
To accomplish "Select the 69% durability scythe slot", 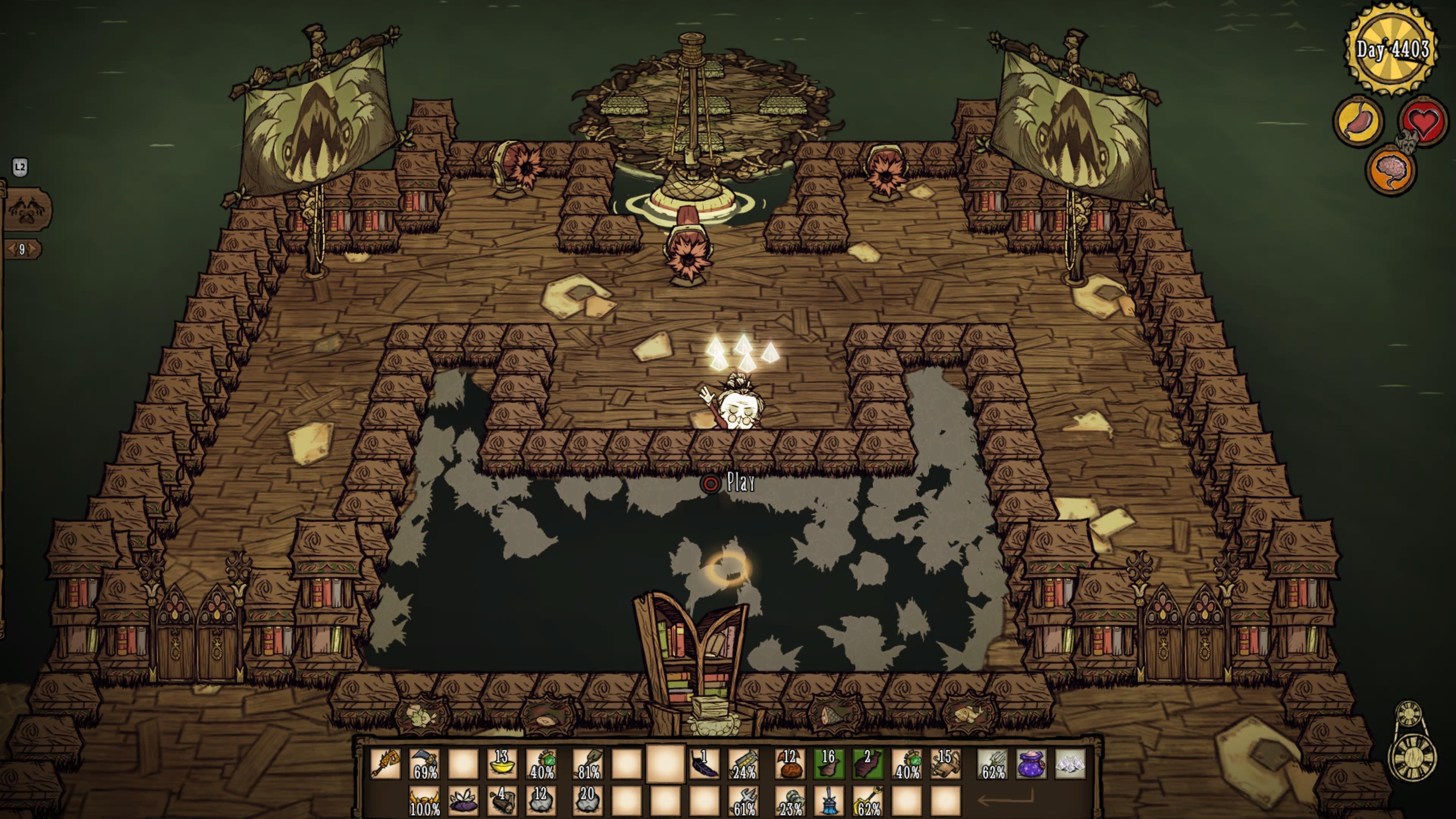I will tap(425, 764).
